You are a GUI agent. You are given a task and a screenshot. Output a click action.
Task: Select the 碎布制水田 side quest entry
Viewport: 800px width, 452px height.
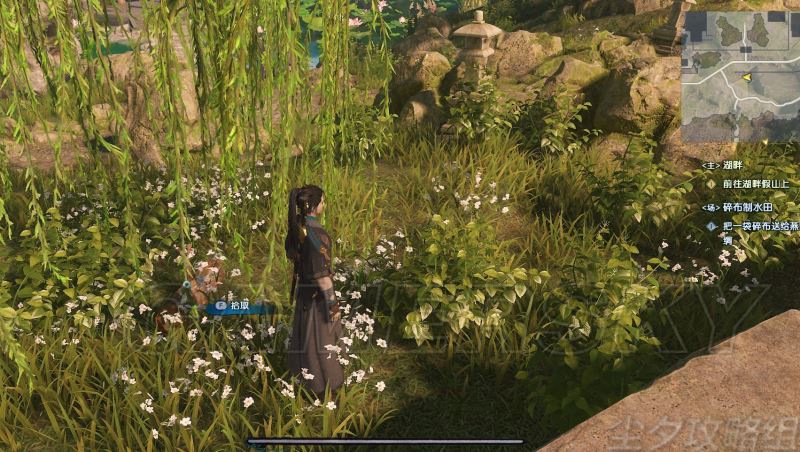[737, 207]
